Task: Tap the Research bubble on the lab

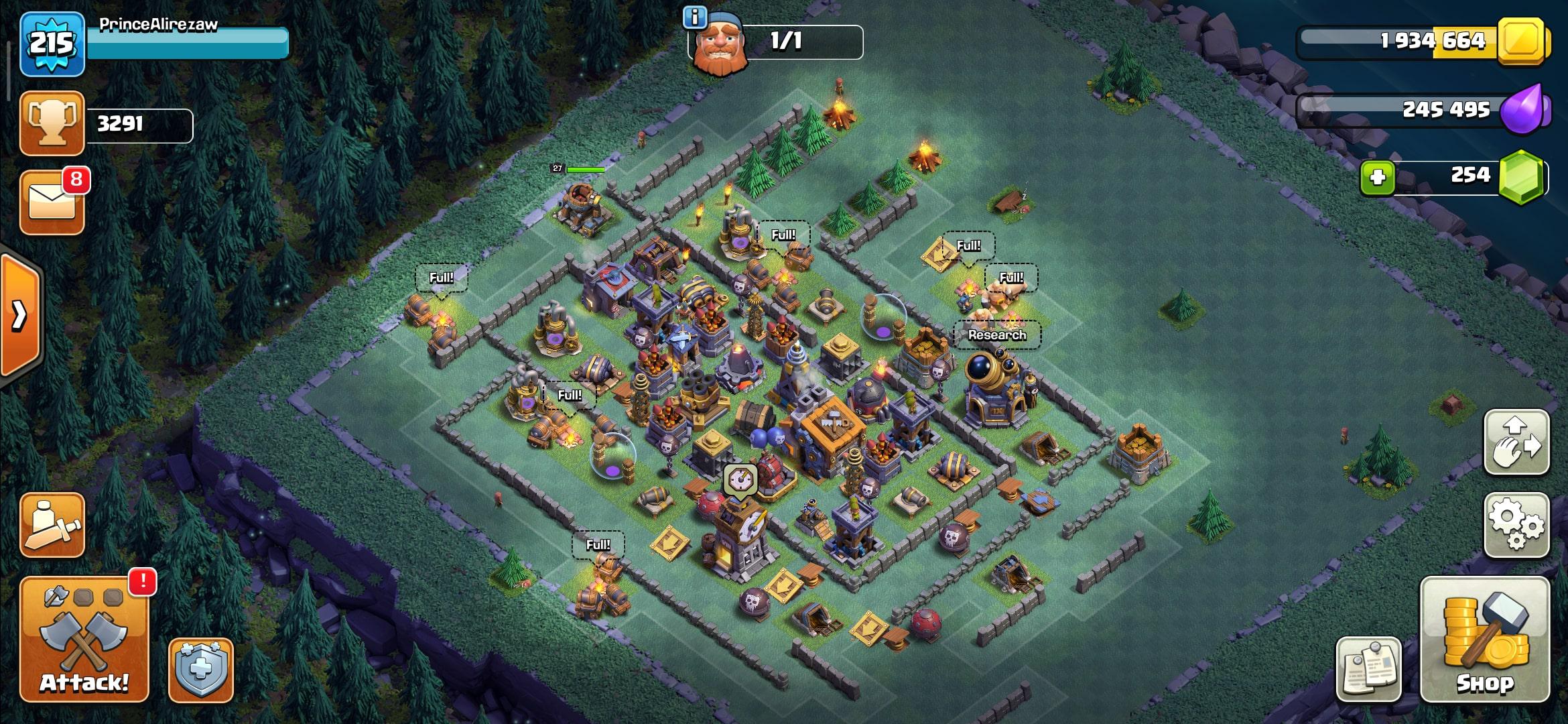Action: (997, 335)
